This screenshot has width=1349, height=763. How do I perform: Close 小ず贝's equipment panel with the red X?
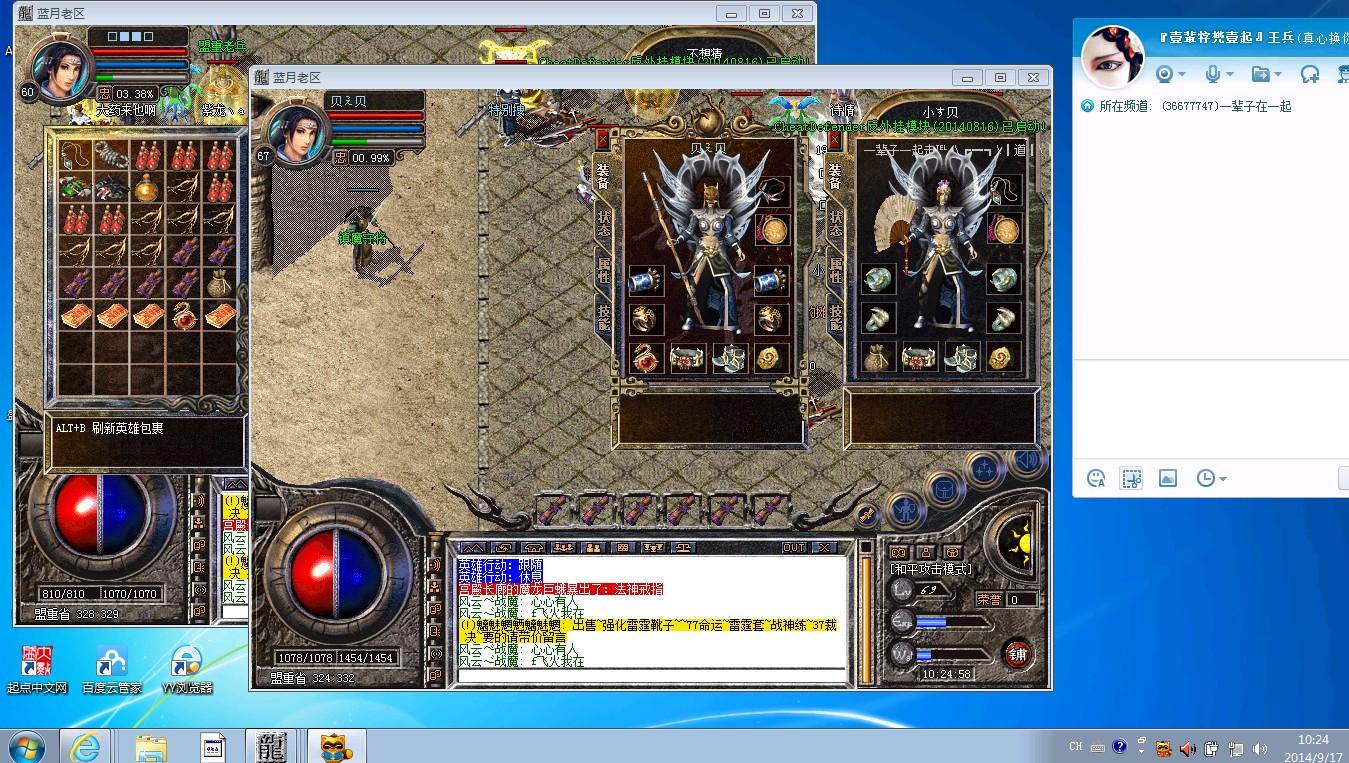(833, 139)
